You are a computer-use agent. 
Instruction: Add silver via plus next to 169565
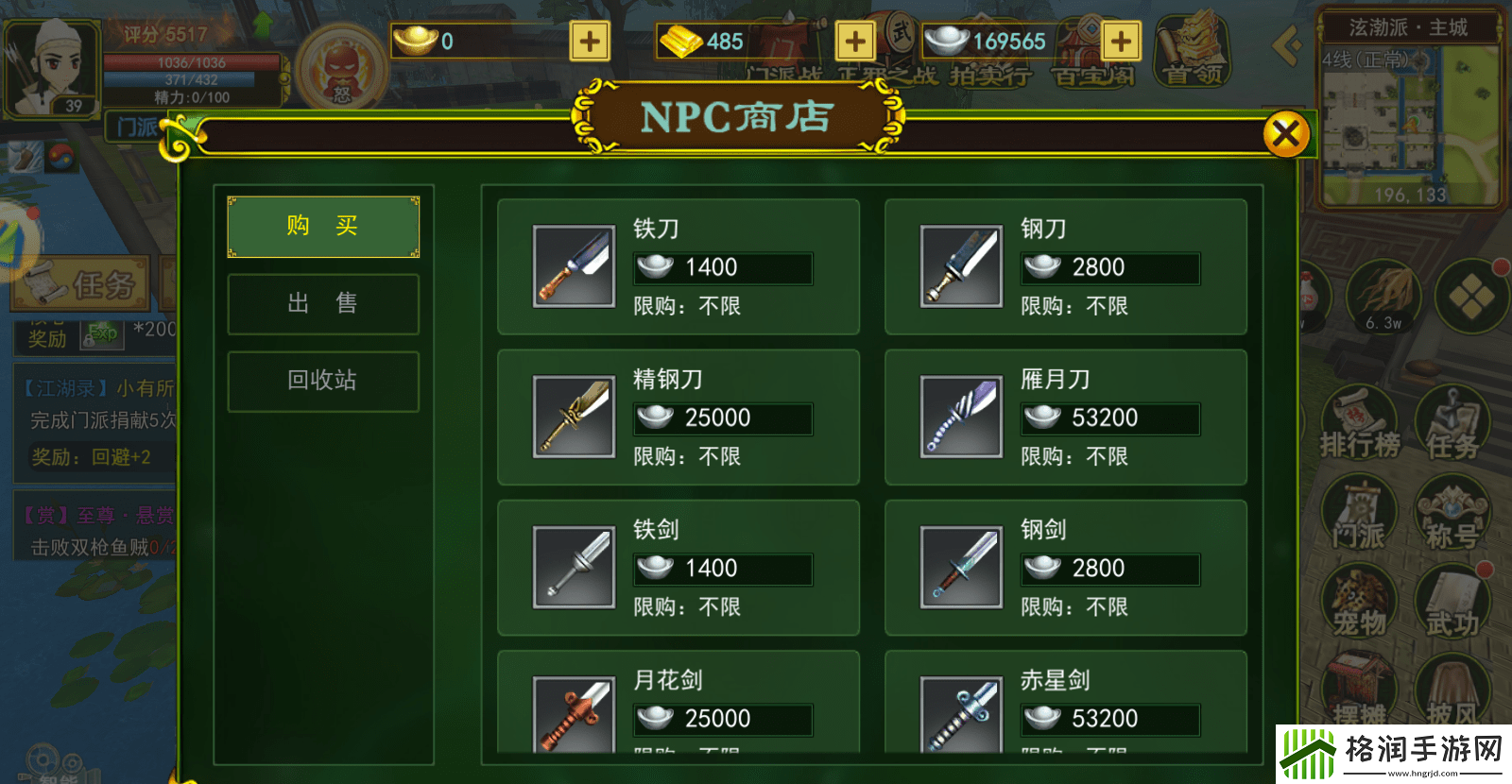coord(1120,42)
